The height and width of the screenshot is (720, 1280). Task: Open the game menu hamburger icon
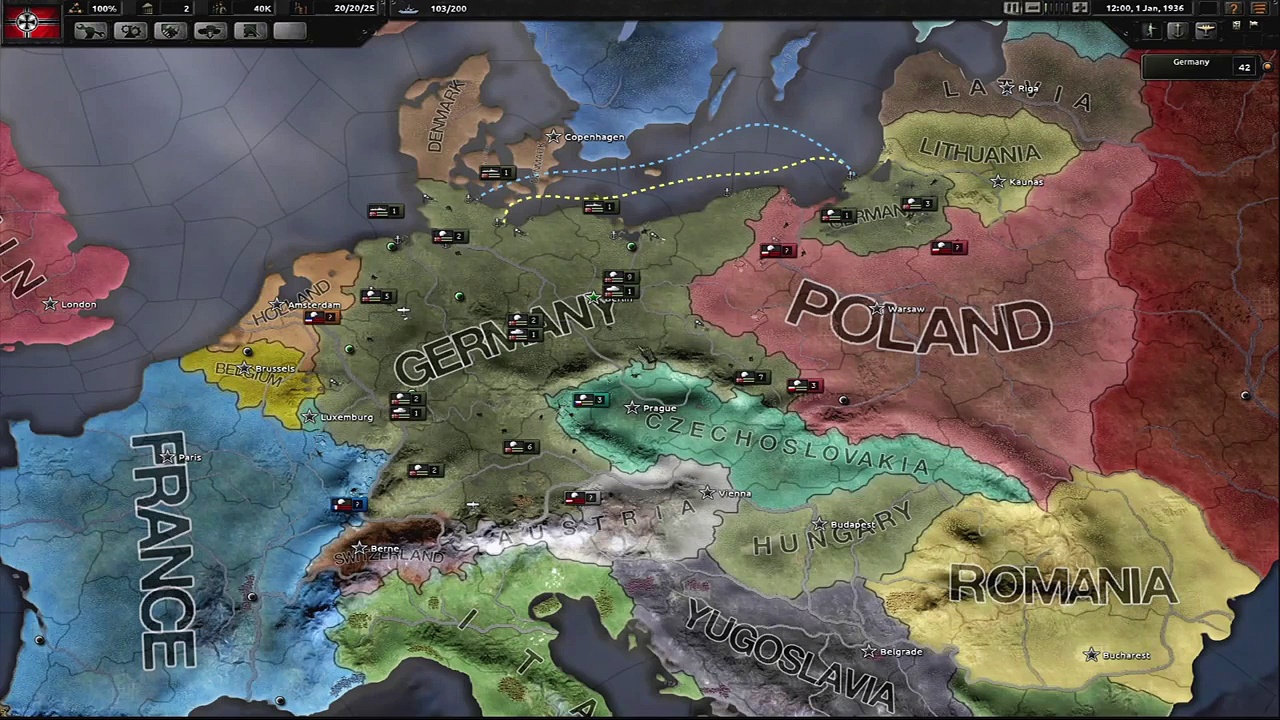click(x=1258, y=8)
